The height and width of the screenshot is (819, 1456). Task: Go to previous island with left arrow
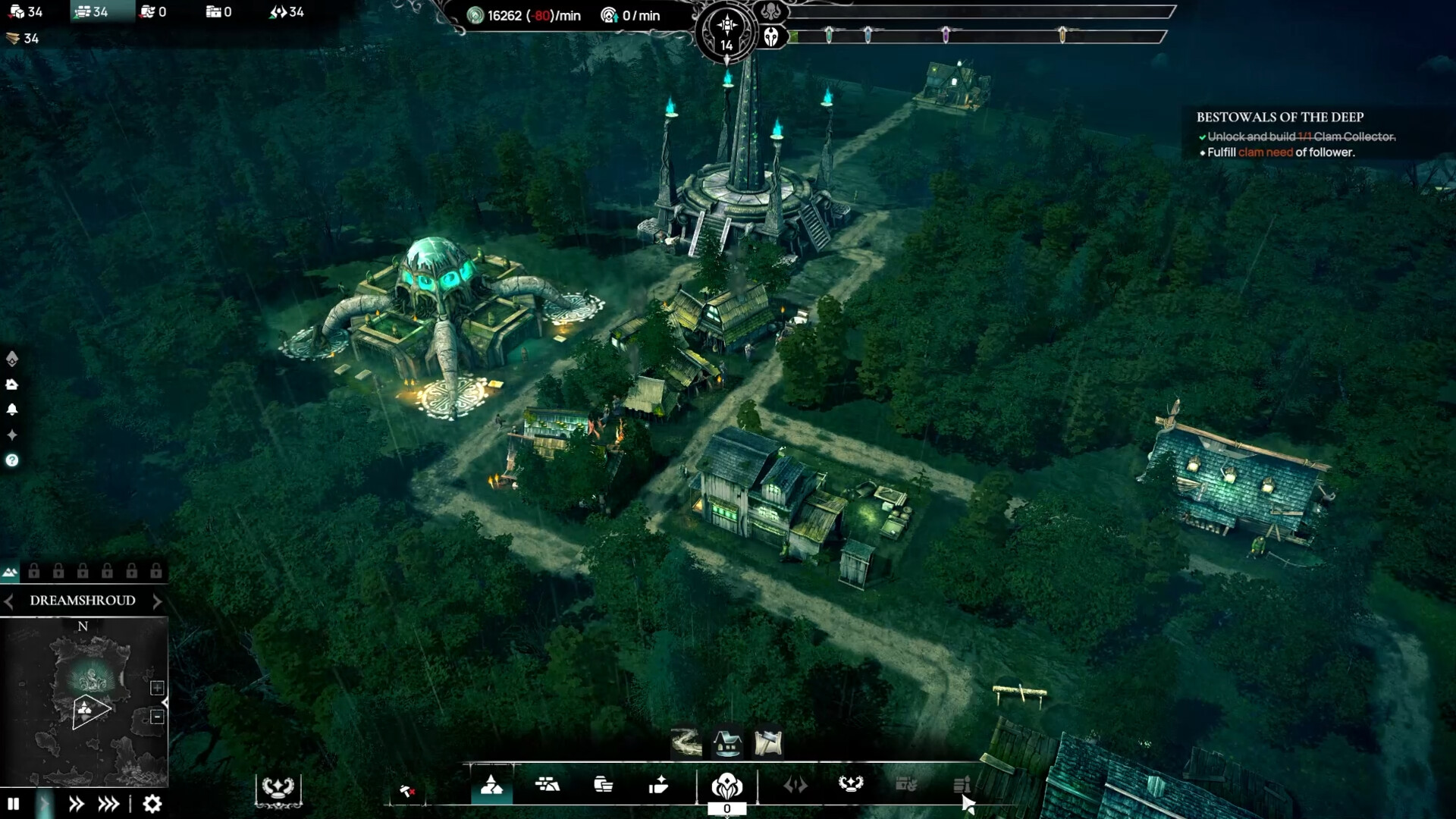pos(8,601)
